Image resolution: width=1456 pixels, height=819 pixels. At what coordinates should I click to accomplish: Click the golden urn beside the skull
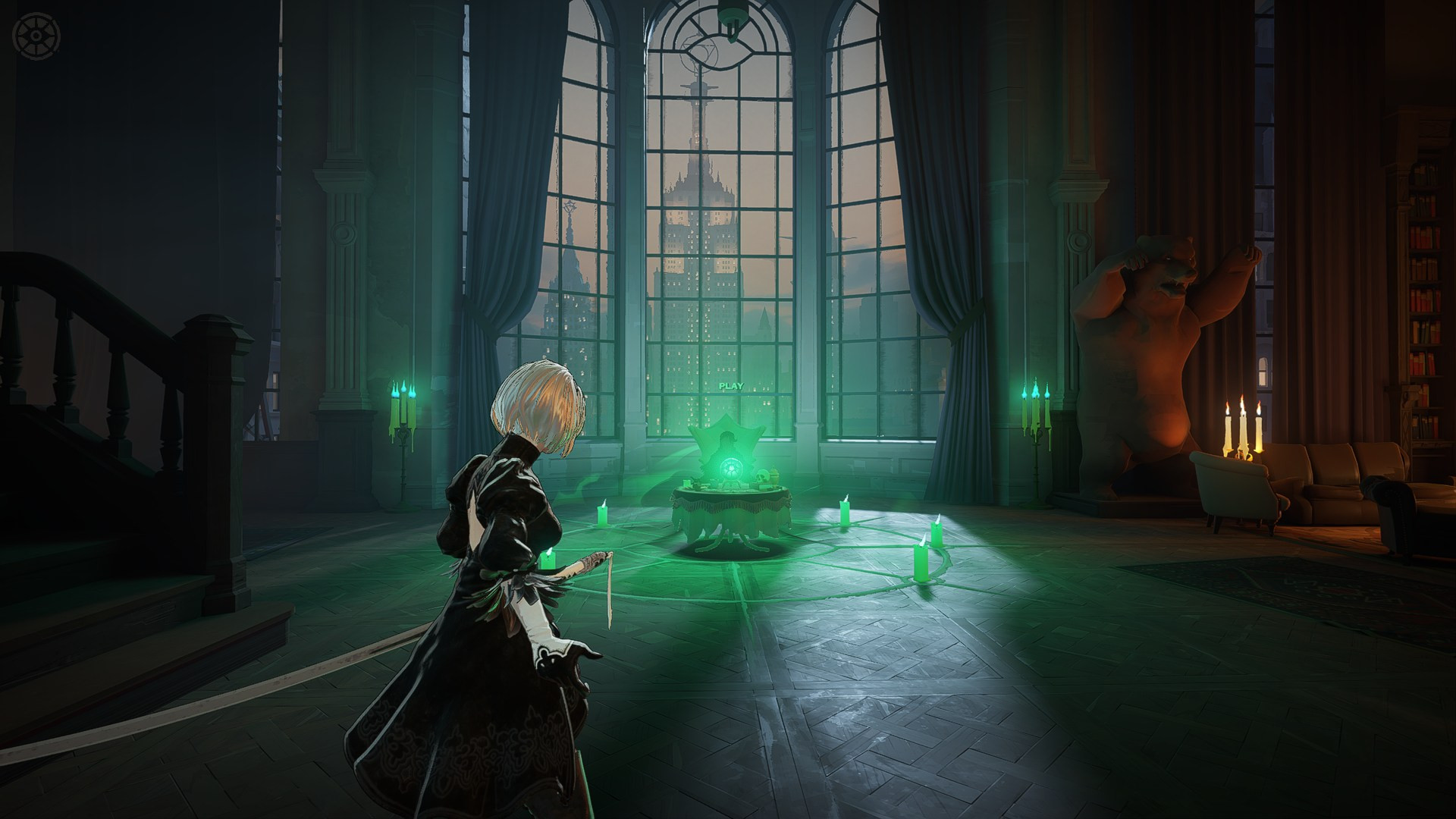pyautogui.click(x=775, y=476)
